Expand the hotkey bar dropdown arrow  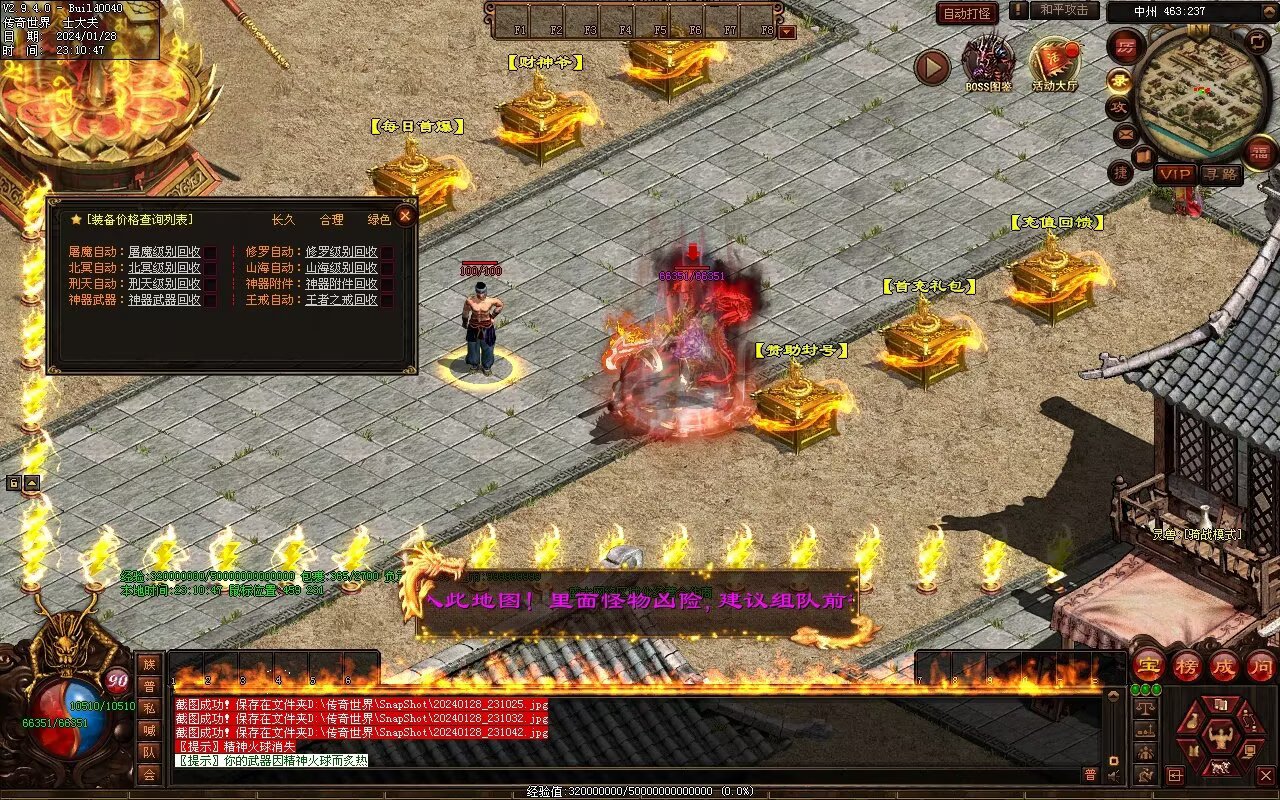coord(787,31)
